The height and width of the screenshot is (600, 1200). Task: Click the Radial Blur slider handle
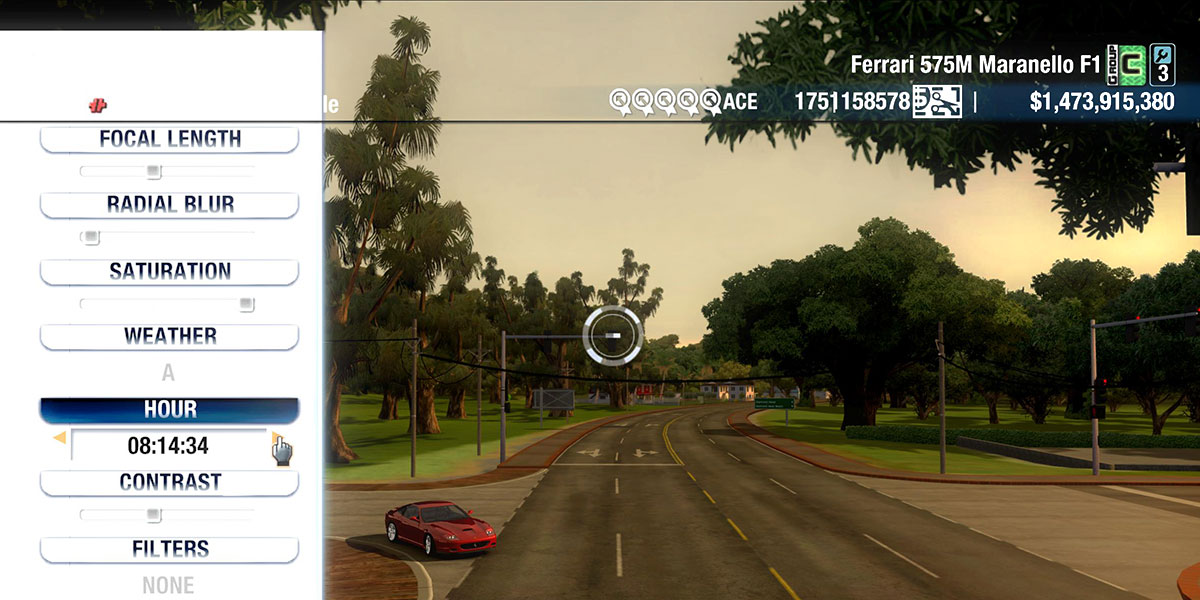[x=91, y=238]
